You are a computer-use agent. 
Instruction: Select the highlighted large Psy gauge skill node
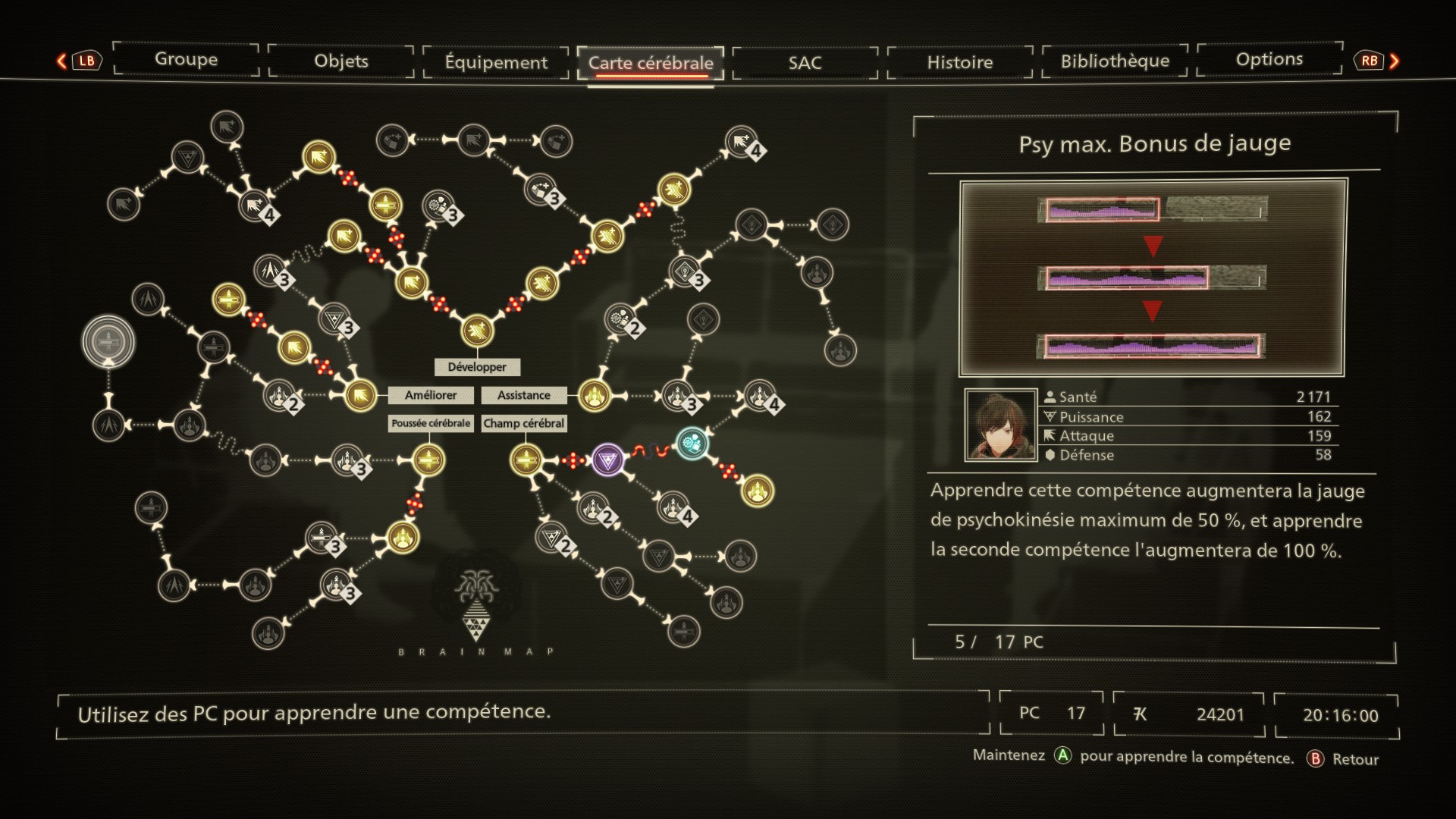click(108, 341)
